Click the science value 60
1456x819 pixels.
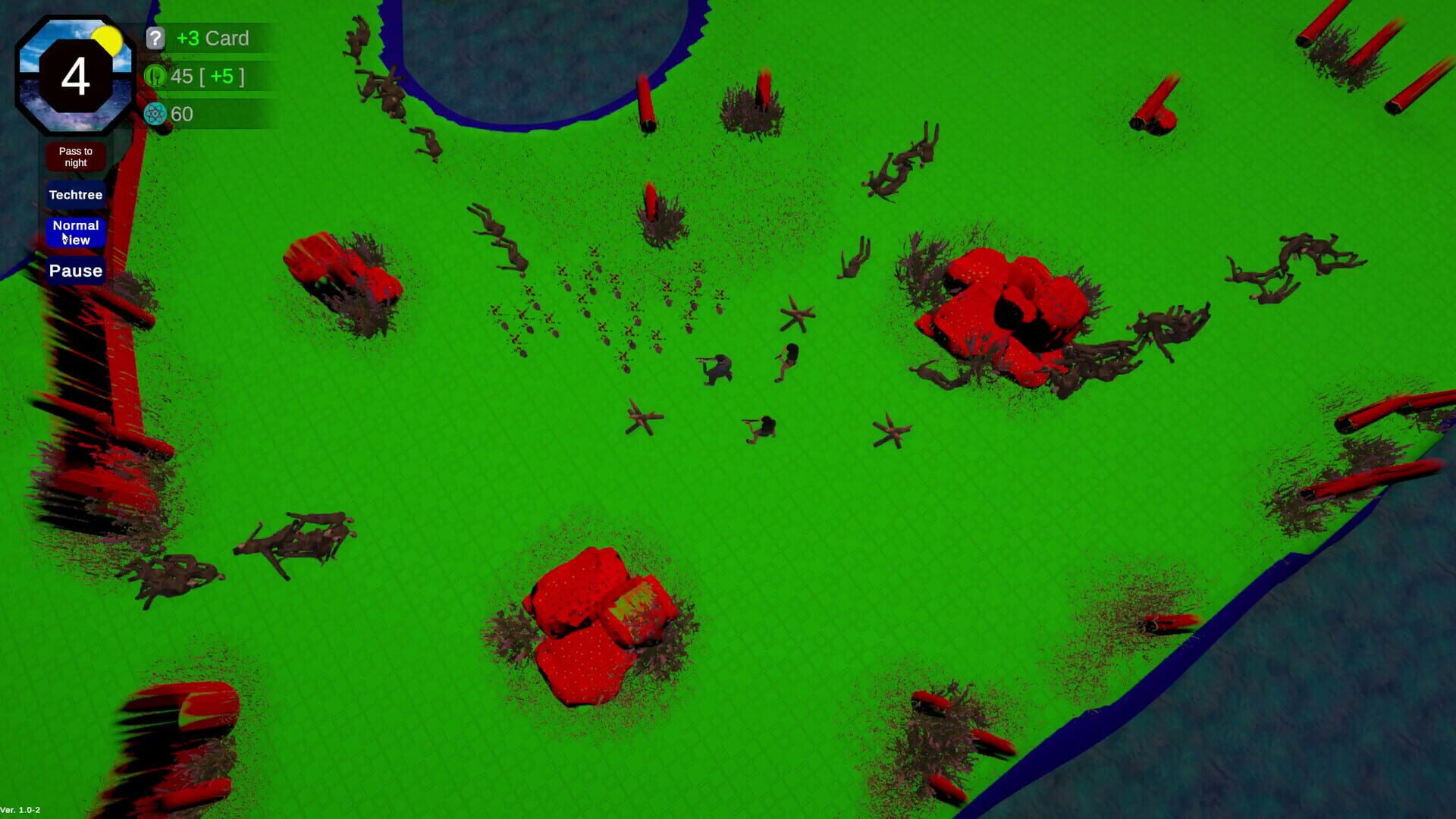[x=182, y=114]
